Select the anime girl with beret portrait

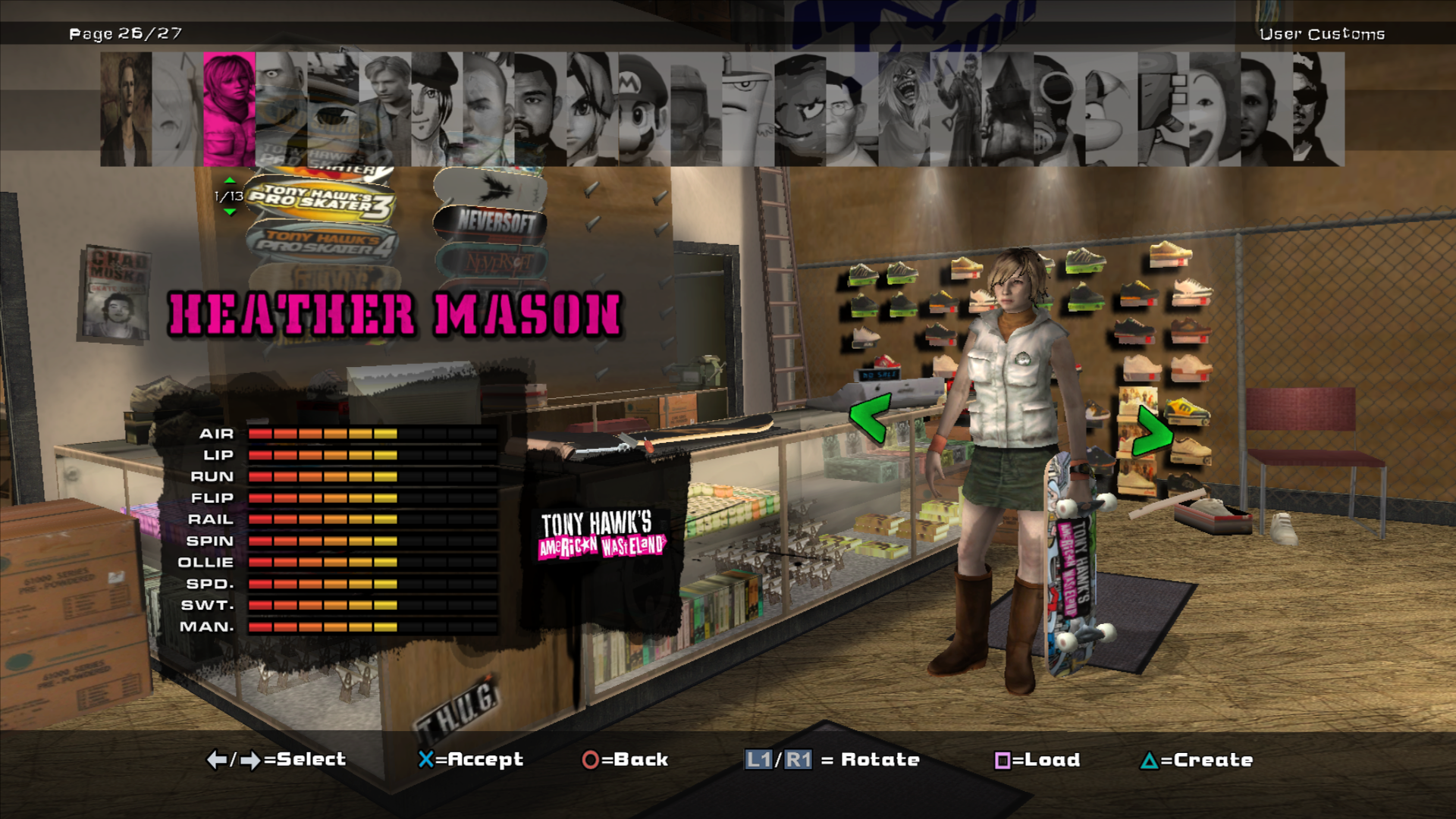point(436,109)
